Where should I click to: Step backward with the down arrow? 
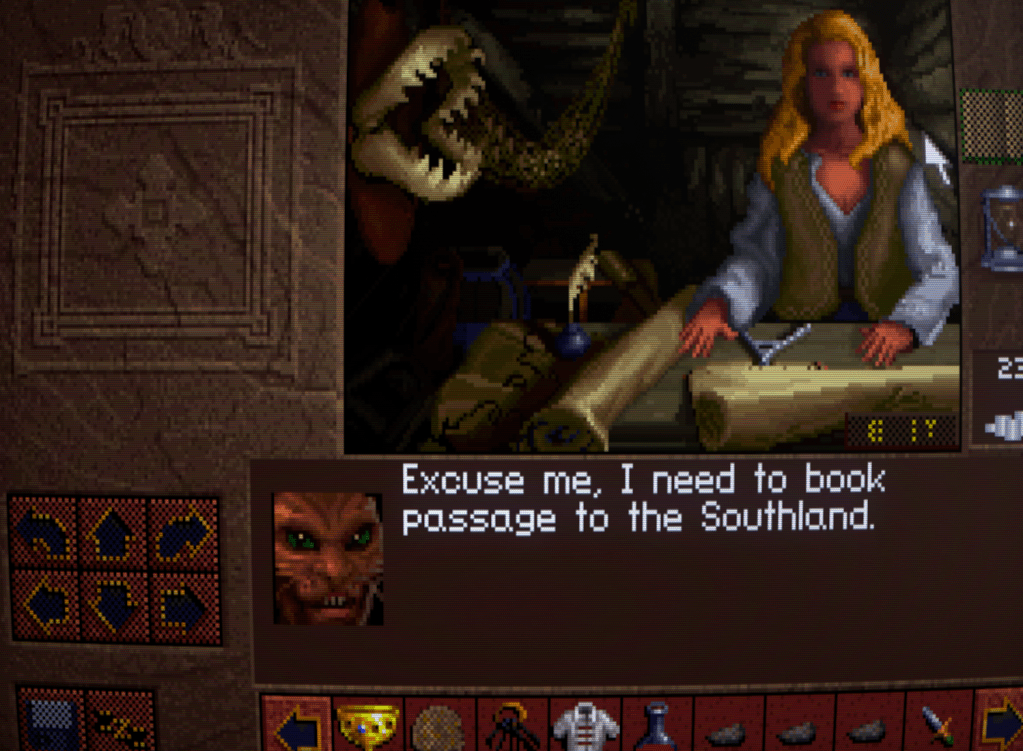point(113,605)
